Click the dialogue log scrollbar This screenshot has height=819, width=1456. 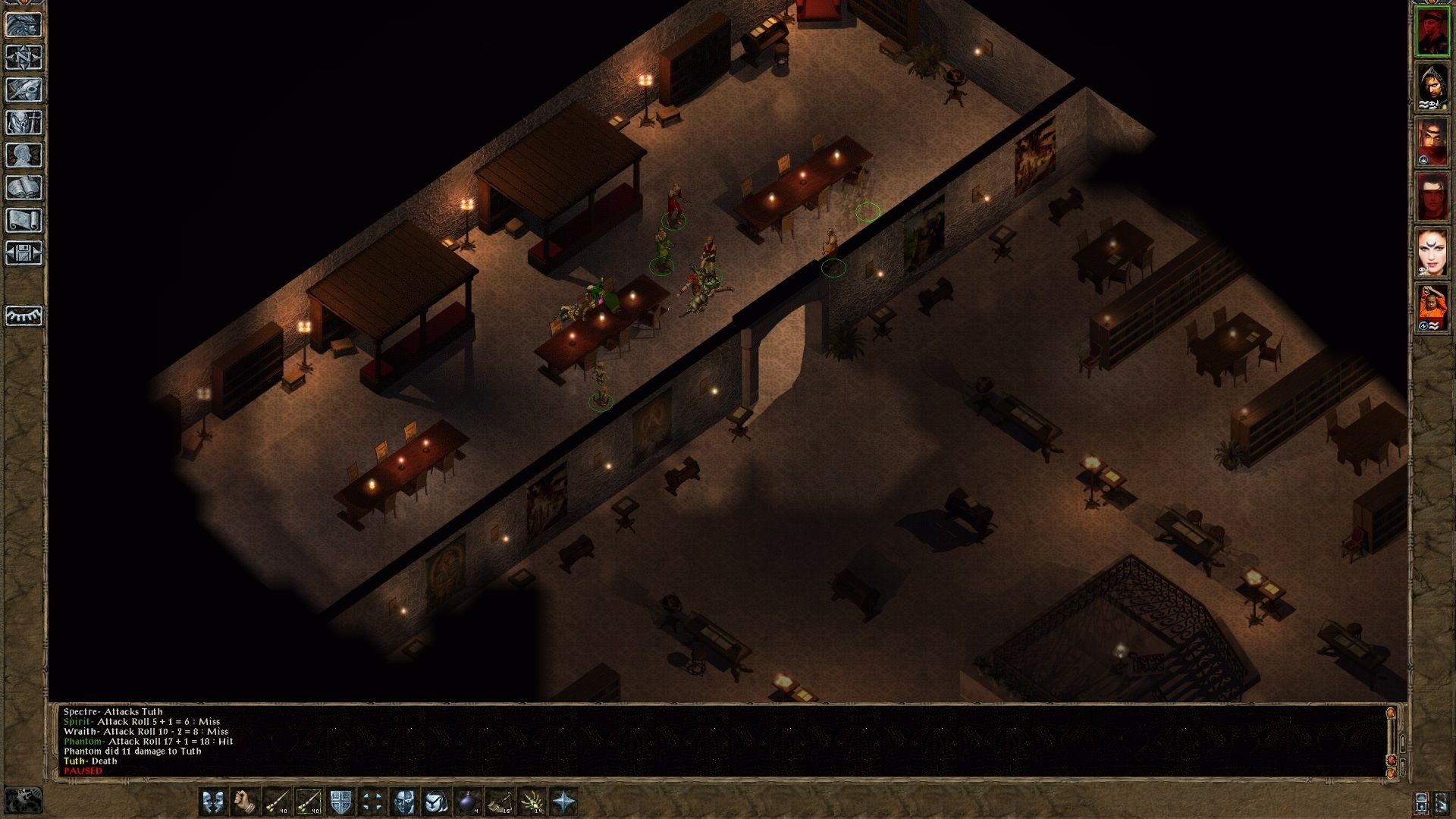tap(1390, 739)
